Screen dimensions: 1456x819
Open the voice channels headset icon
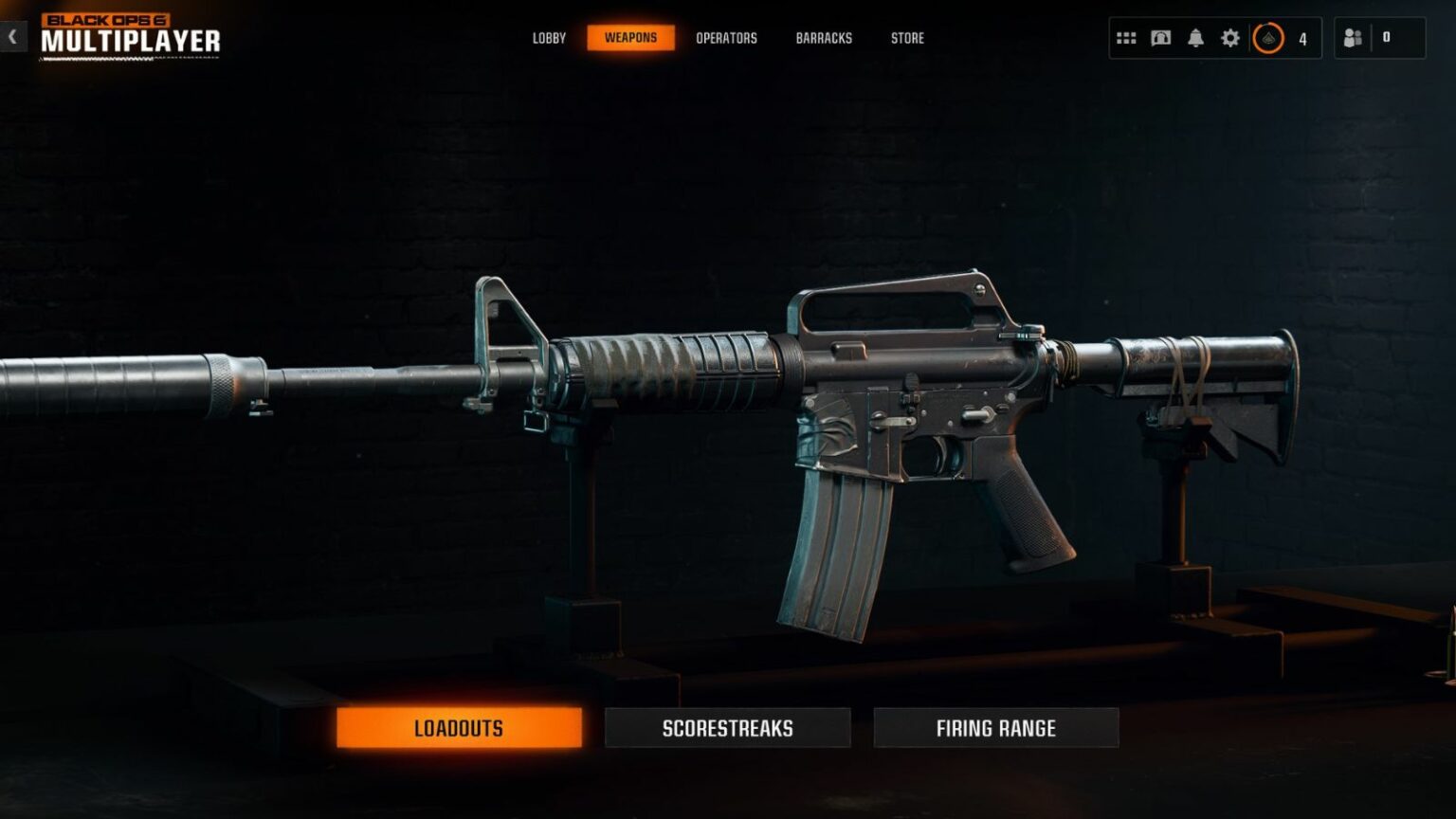1161,38
